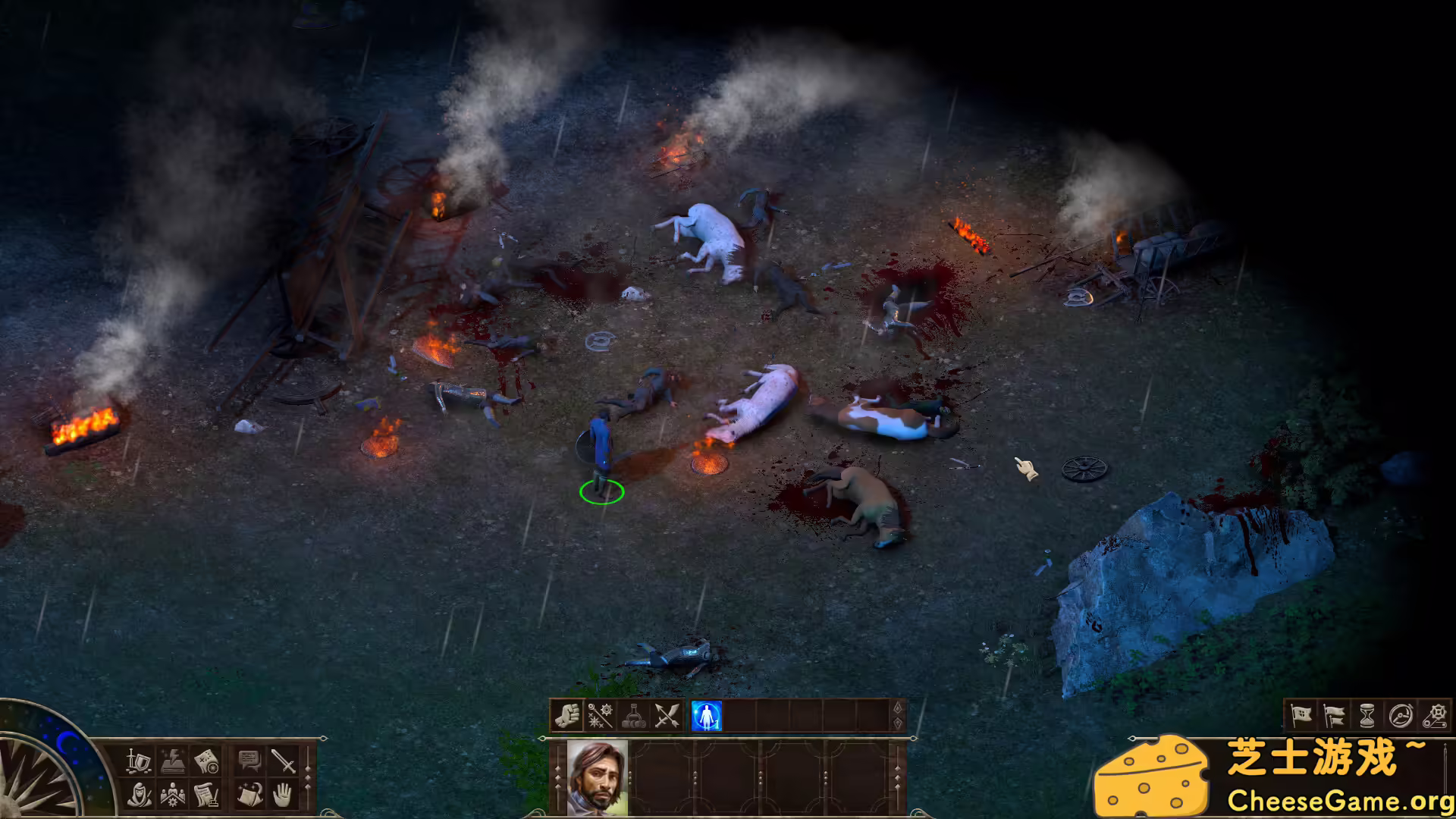This screenshot has width=1456, height=819.
Task: Open the speech bubbles dialogue log
Action: pyautogui.click(x=249, y=760)
